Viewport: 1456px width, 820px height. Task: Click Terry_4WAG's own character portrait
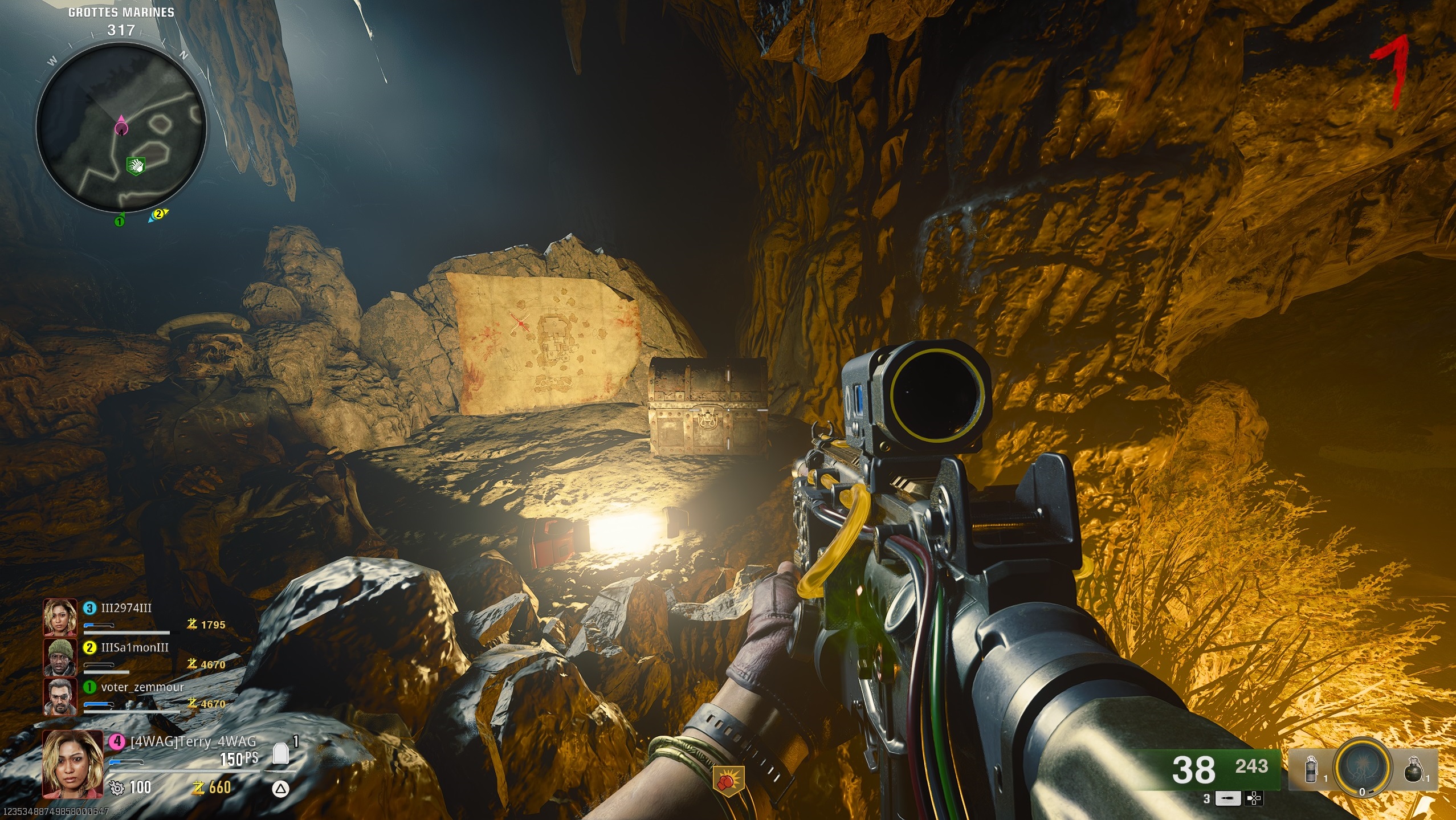click(x=73, y=764)
